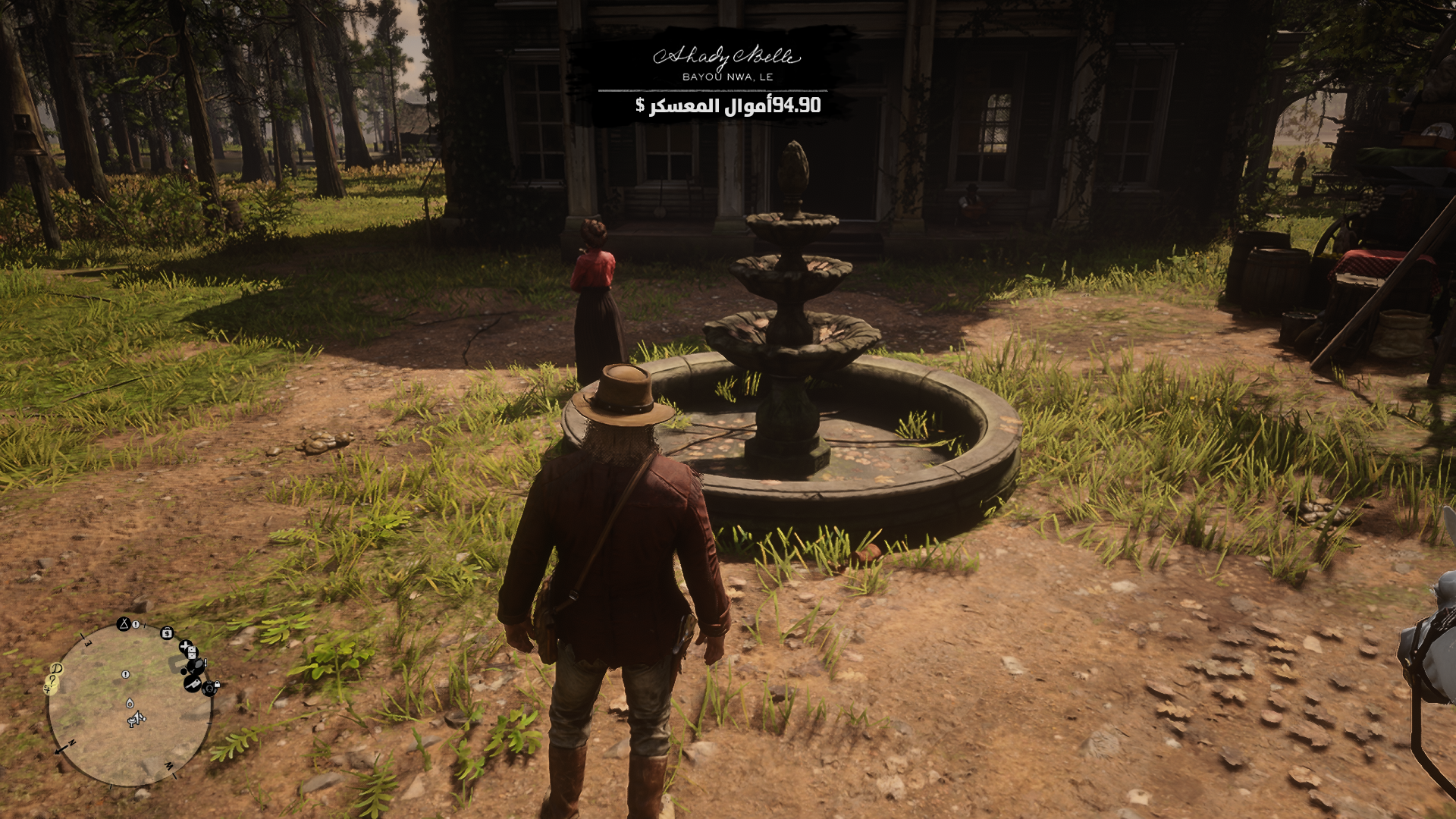Select the dominoes marker on minimap
Screen dimensions: 1456x819
click(x=191, y=652)
